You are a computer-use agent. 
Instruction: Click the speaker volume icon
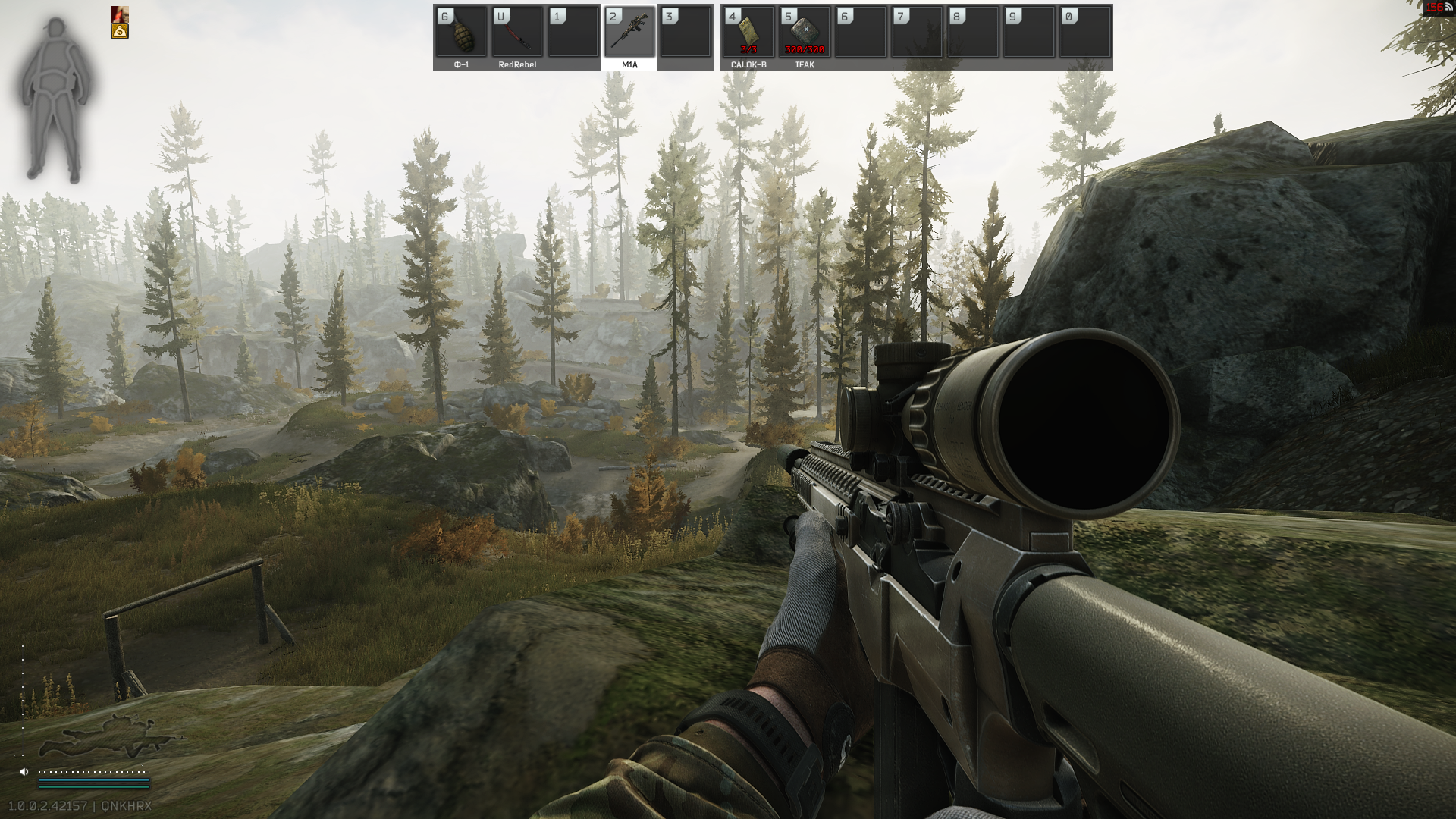tap(24, 772)
